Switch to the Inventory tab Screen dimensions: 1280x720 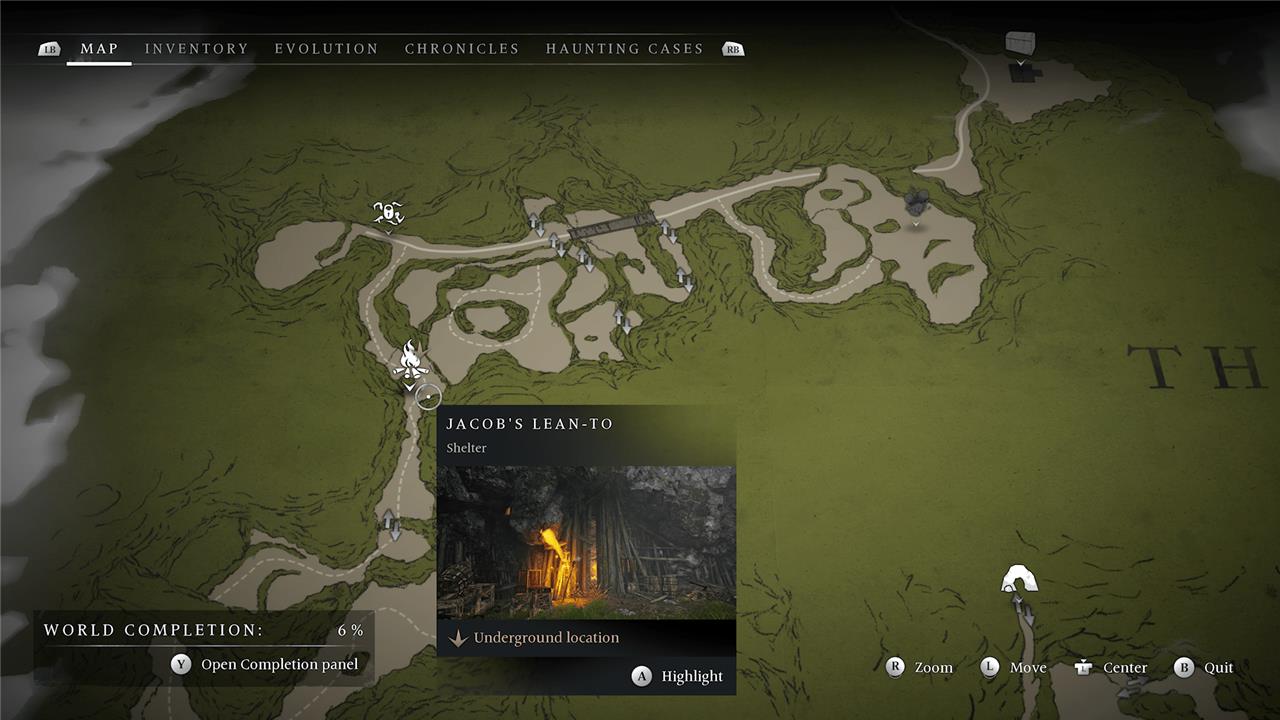click(196, 49)
